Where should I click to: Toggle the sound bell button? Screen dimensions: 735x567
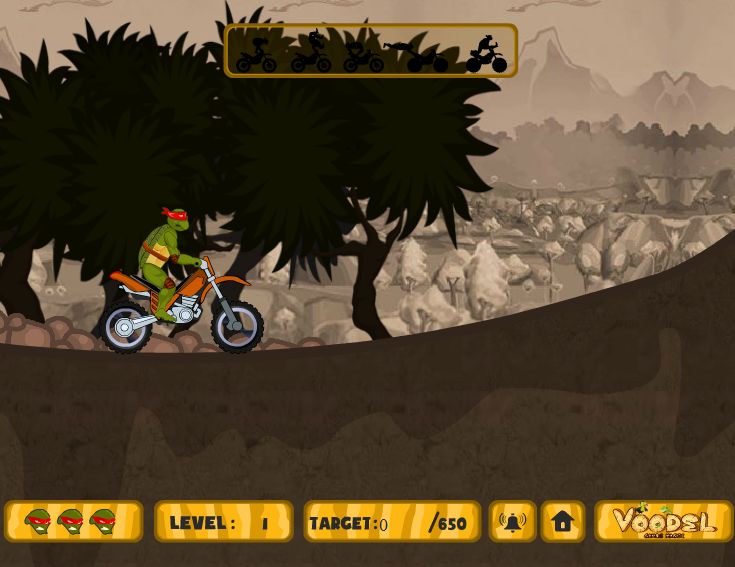click(512, 522)
